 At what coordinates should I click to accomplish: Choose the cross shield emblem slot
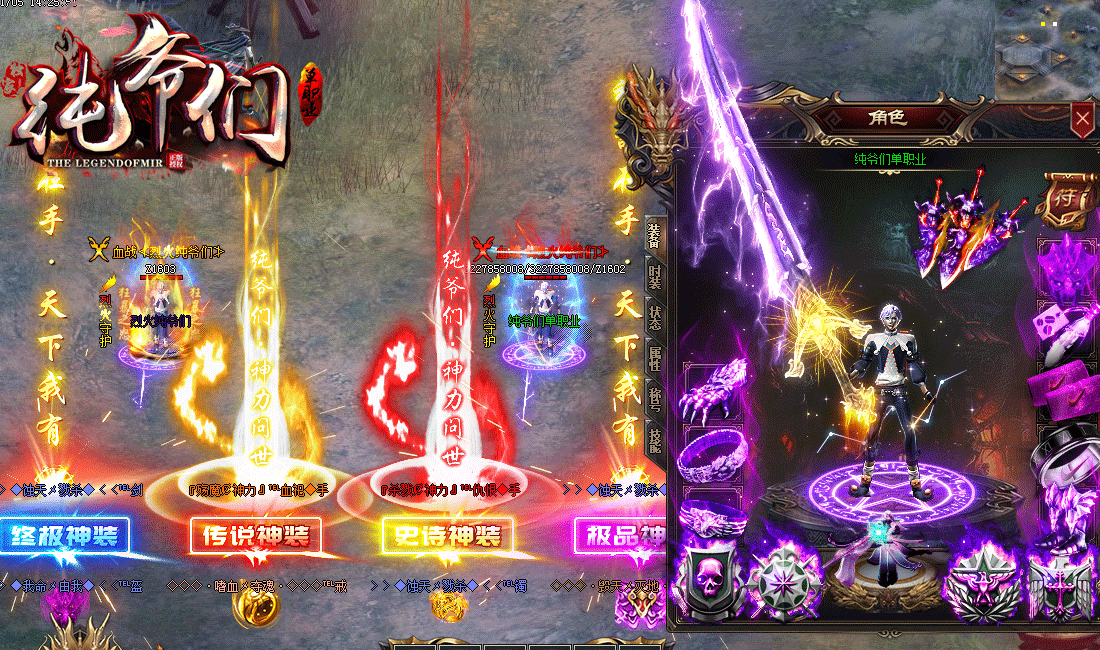click(x=1062, y=585)
